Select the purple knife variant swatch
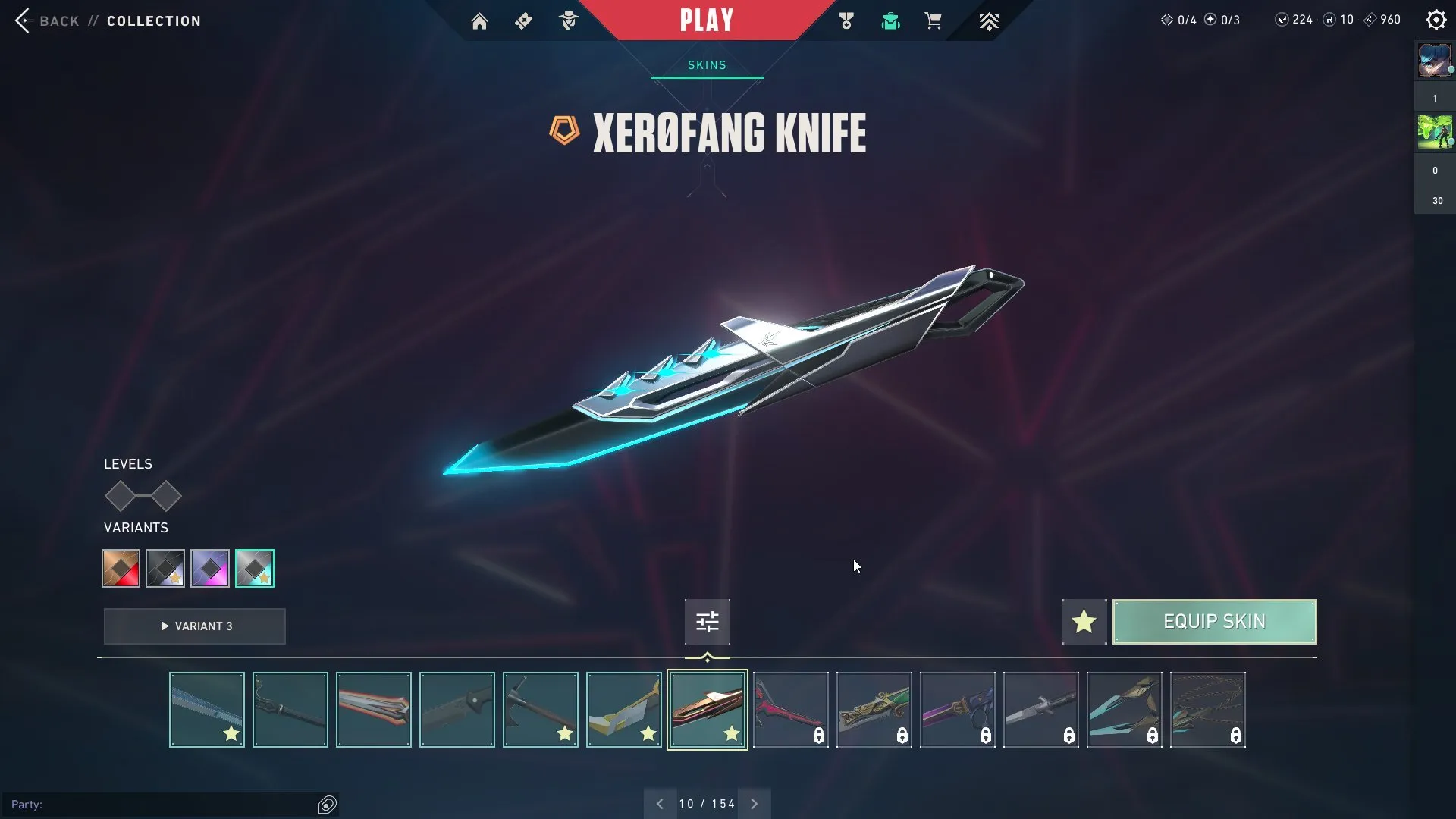 coord(210,568)
